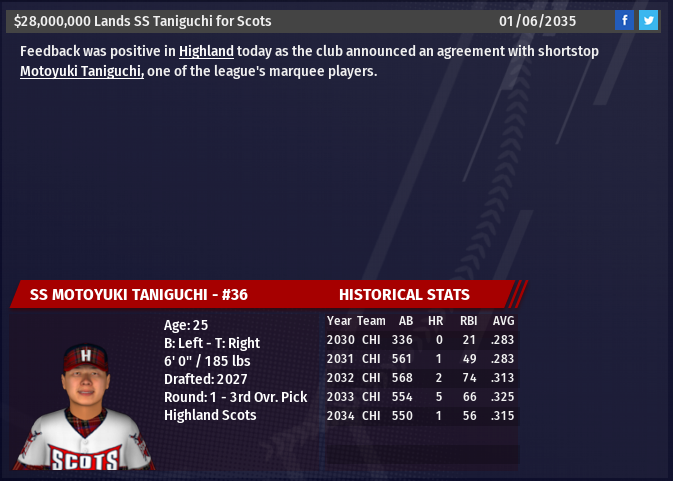Share the article on Twitter

(648, 20)
